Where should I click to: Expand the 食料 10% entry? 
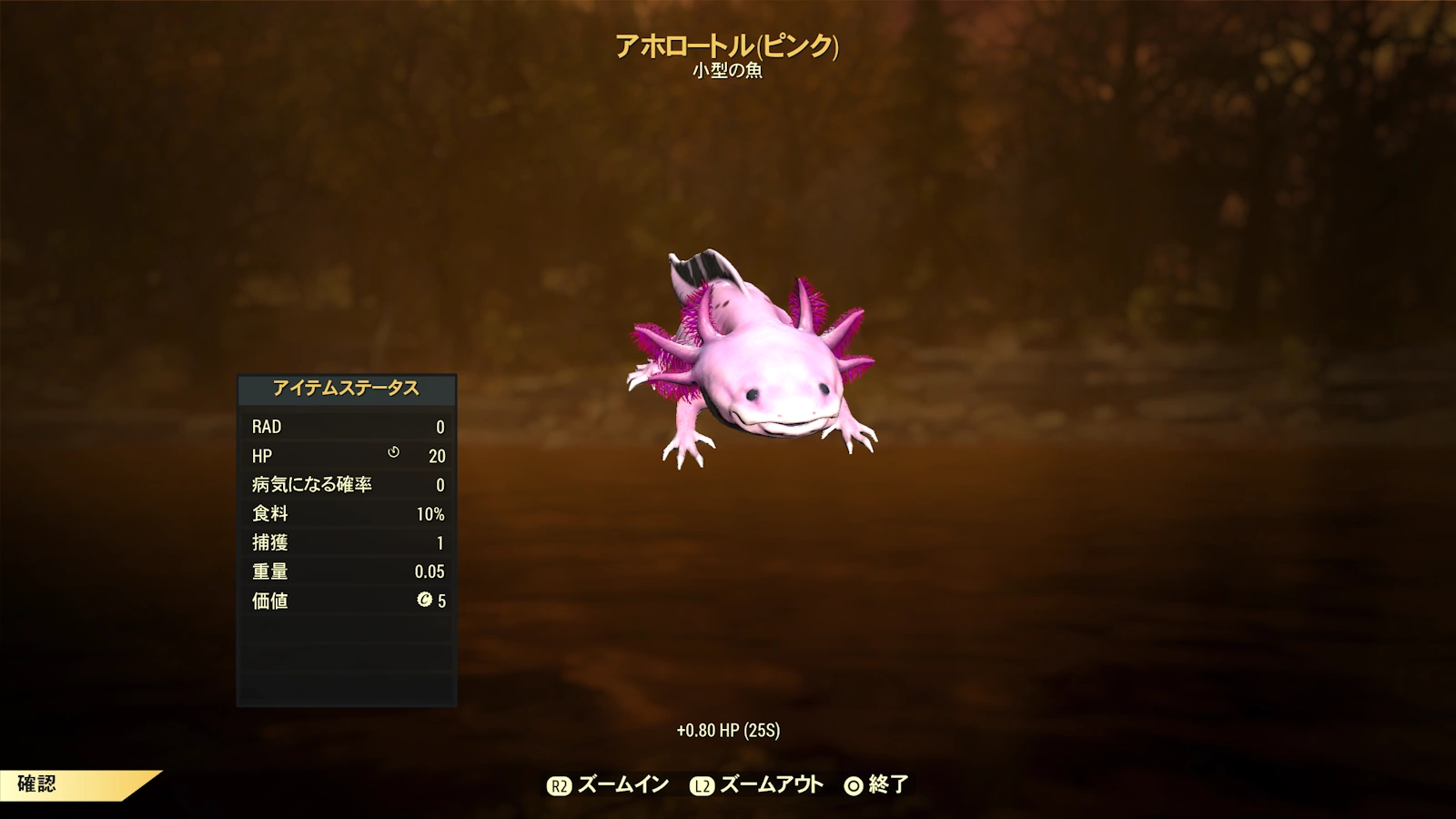coord(346,514)
